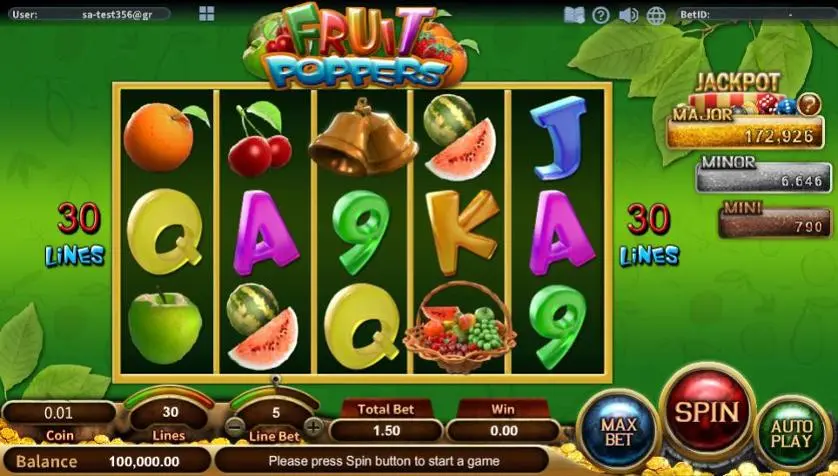Show help via the question mark icon
This screenshot has width=838, height=476.
[x=601, y=15]
